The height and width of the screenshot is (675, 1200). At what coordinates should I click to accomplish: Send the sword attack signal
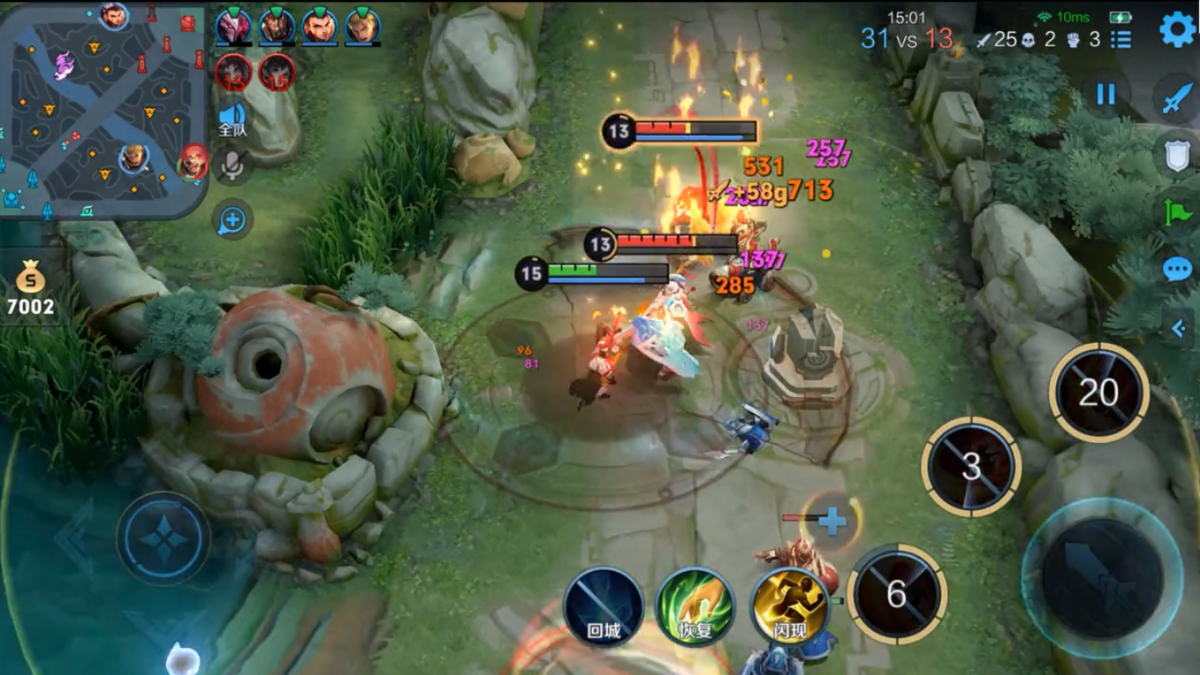click(x=1176, y=98)
